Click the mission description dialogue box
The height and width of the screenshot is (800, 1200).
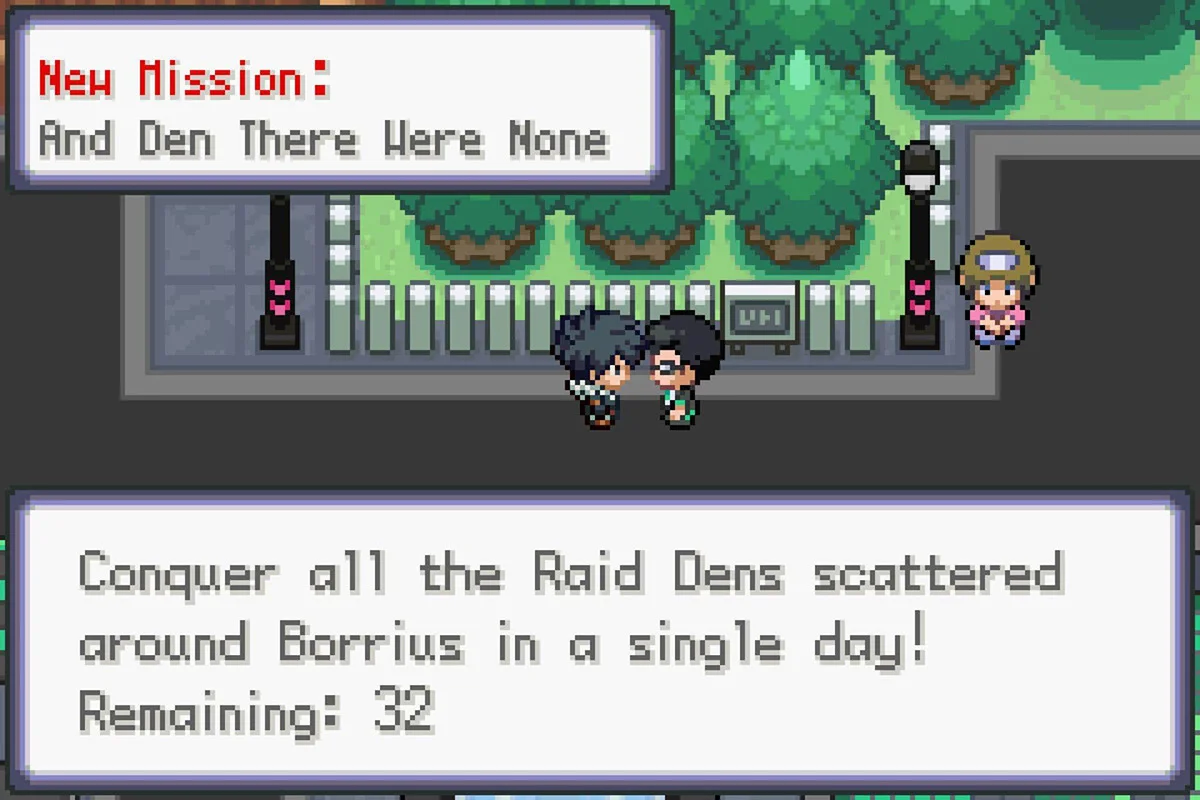pyautogui.click(x=600, y=640)
